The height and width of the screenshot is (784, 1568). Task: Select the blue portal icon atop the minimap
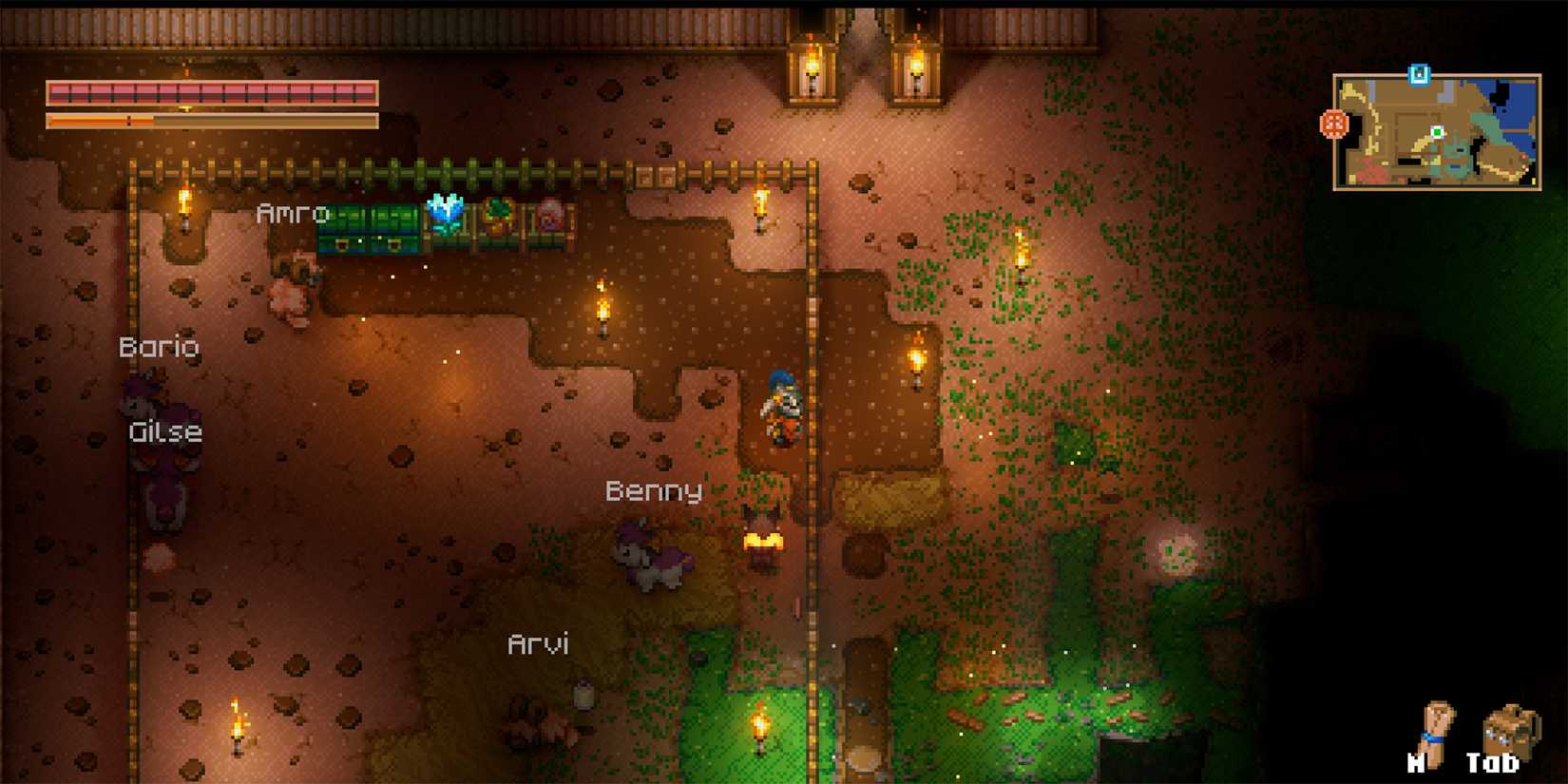coord(1420,73)
